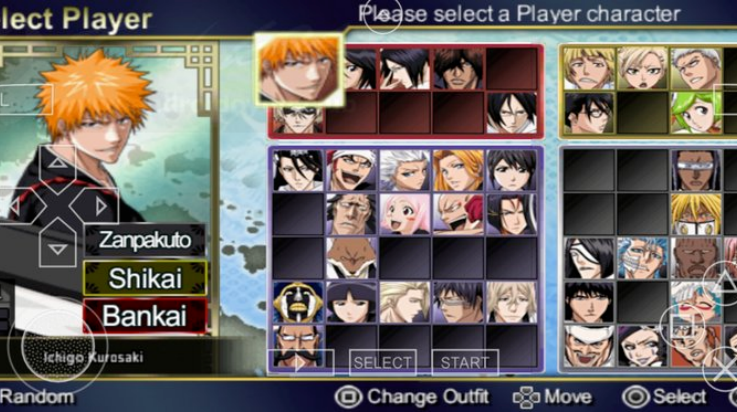The height and width of the screenshot is (412, 737).
Task: Select green-haired Mashiro's portrait
Action: click(694, 112)
